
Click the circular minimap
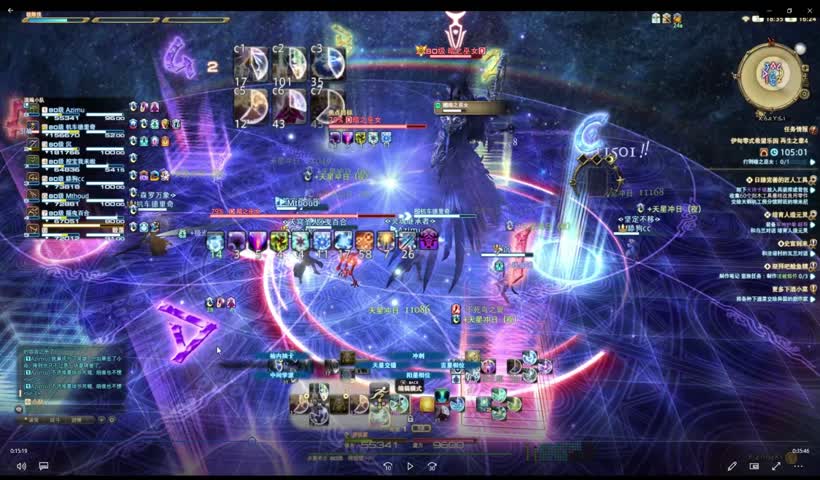coord(772,74)
